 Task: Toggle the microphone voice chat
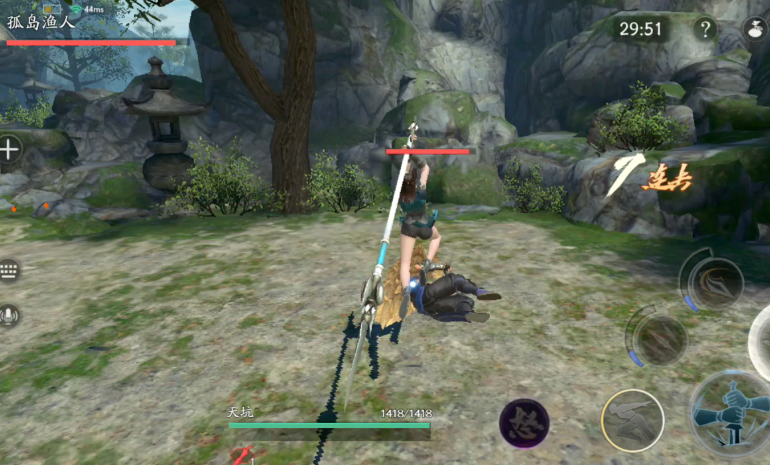click(9, 316)
